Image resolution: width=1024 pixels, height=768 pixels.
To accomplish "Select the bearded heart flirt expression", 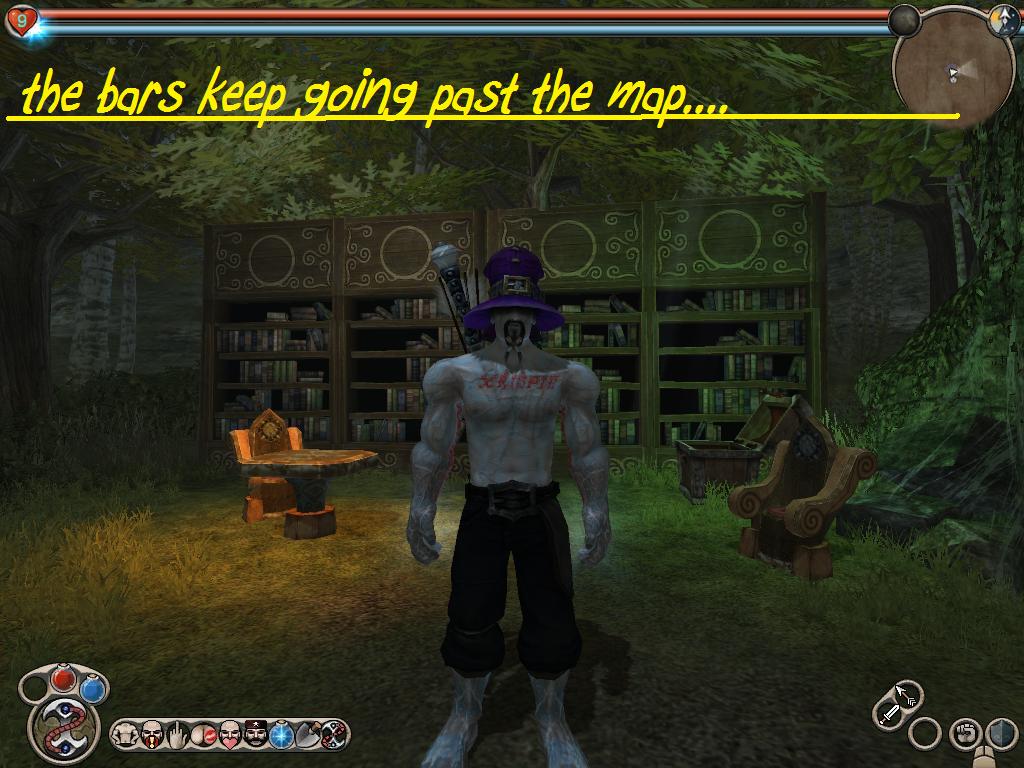I will [230, 735].
